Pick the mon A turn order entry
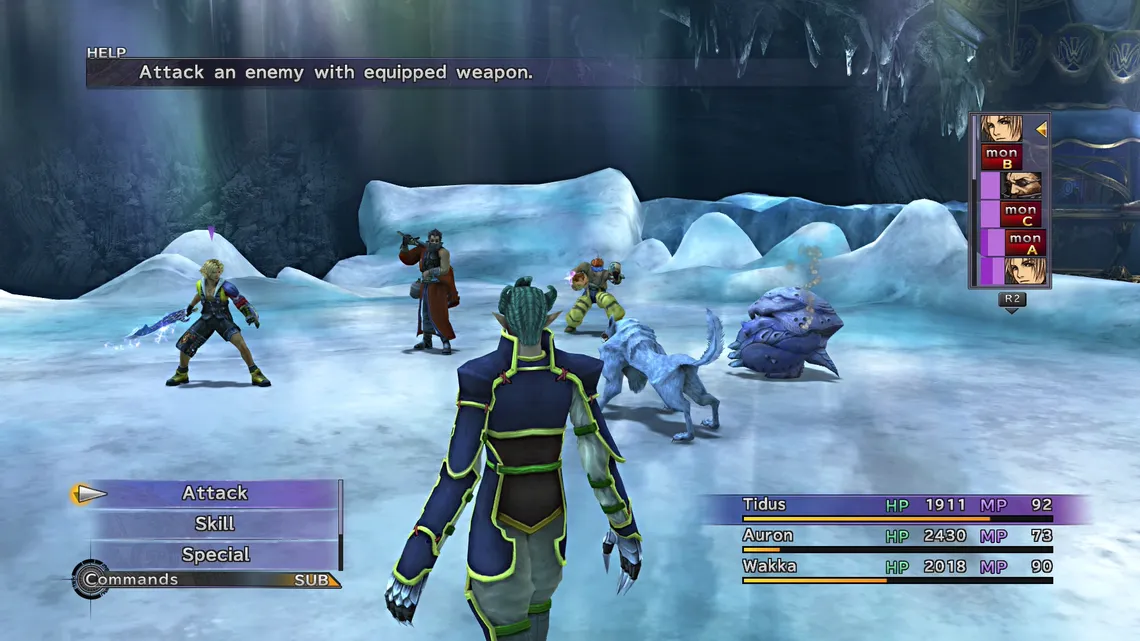This screenshot has height=641, width=1140. point(1024,242)
